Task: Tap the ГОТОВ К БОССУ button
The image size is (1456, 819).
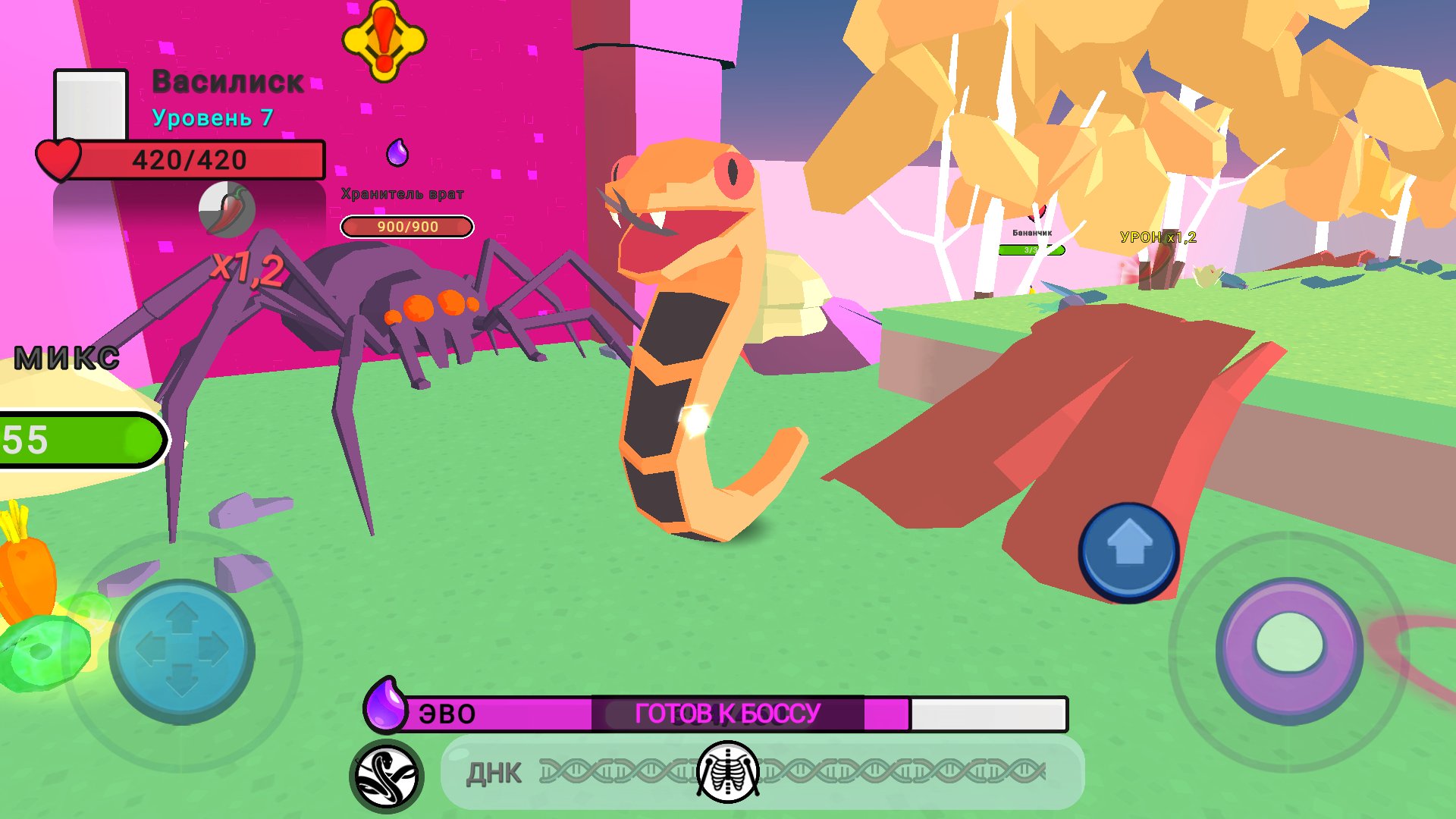Action: [x=728, y=711]
